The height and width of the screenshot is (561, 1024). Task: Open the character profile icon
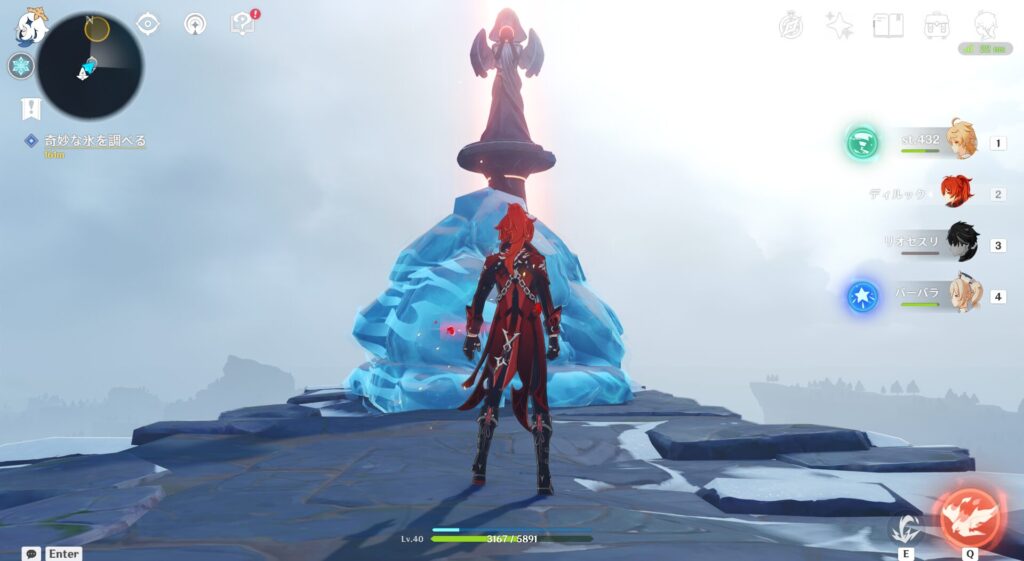tap(985, 26)
